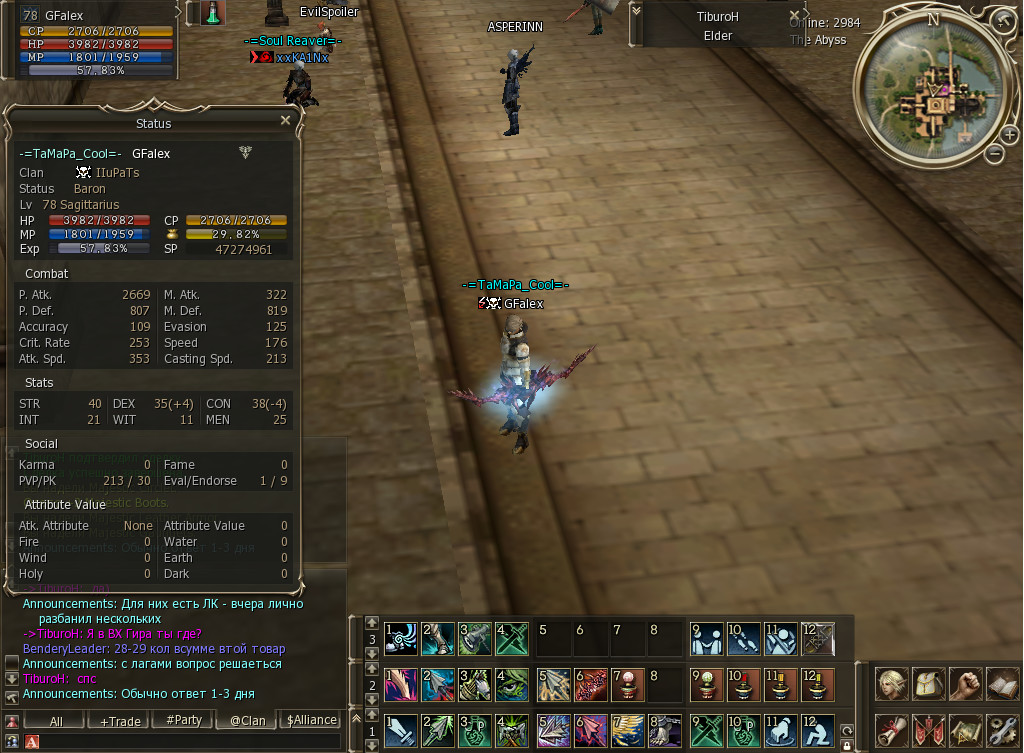This screenshot has width=1024, height=753.
Task: Use the sword icon in hotbar slot 1
Action: pyautogui.click(x=400, y=730)
